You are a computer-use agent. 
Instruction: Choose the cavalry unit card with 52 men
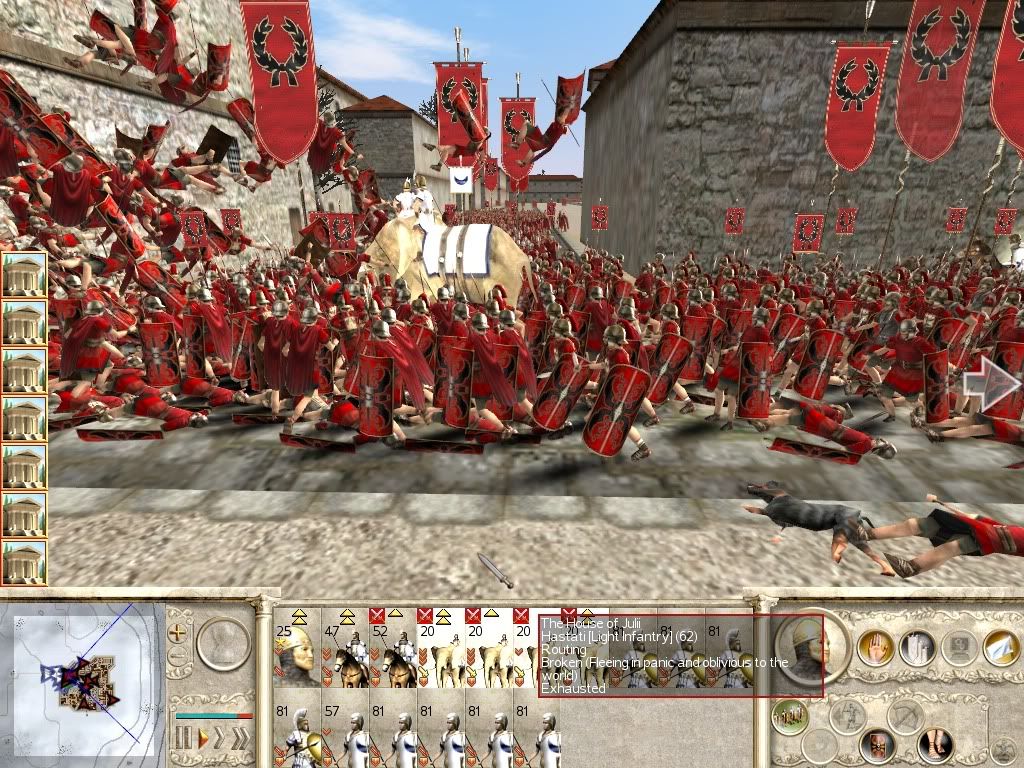click(392, 648)
